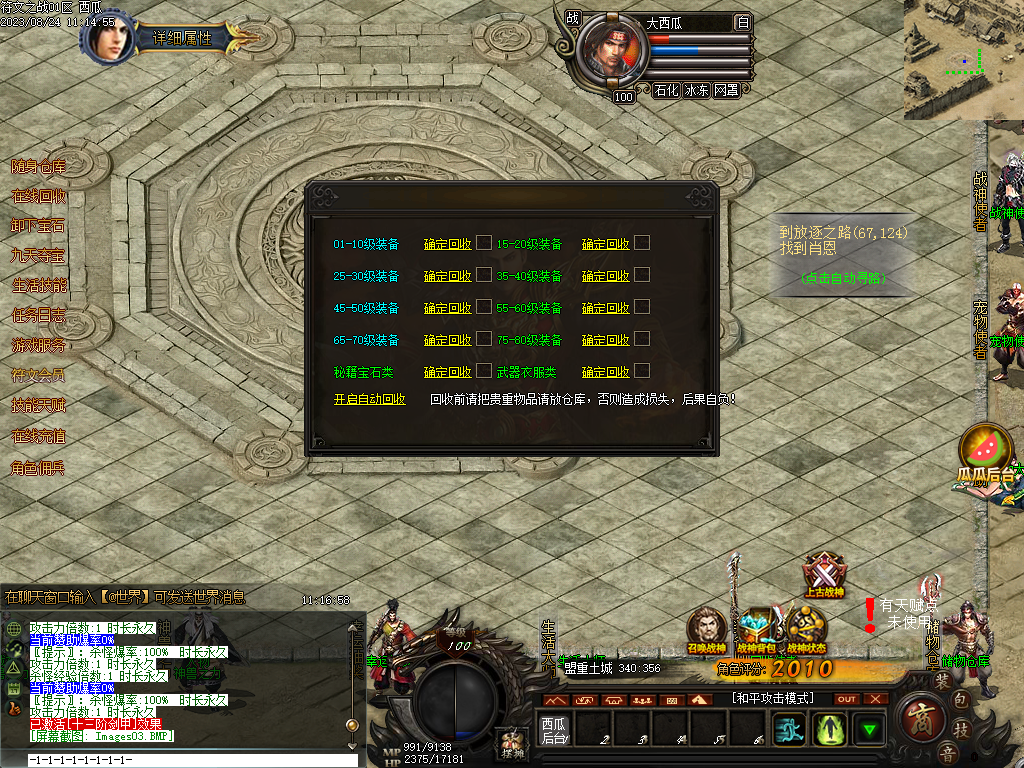Click the minimap in the corner
This screenshot has height=768, width=1024.
coord(963,60)
